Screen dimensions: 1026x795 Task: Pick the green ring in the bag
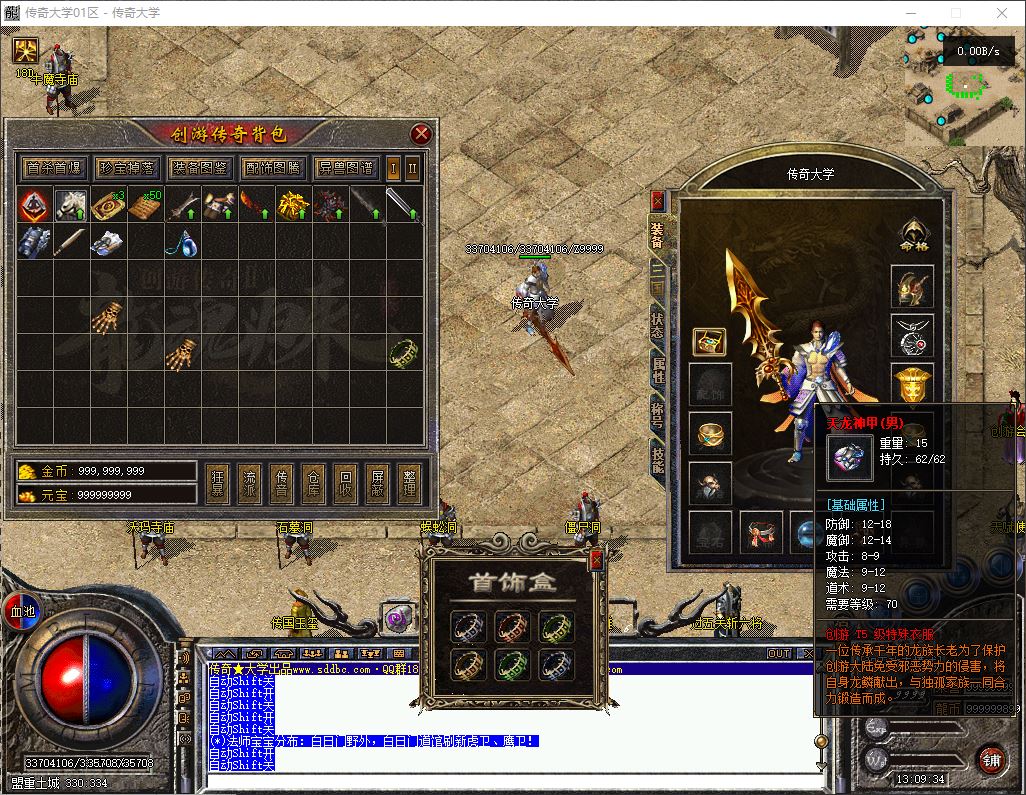point(404,352)
